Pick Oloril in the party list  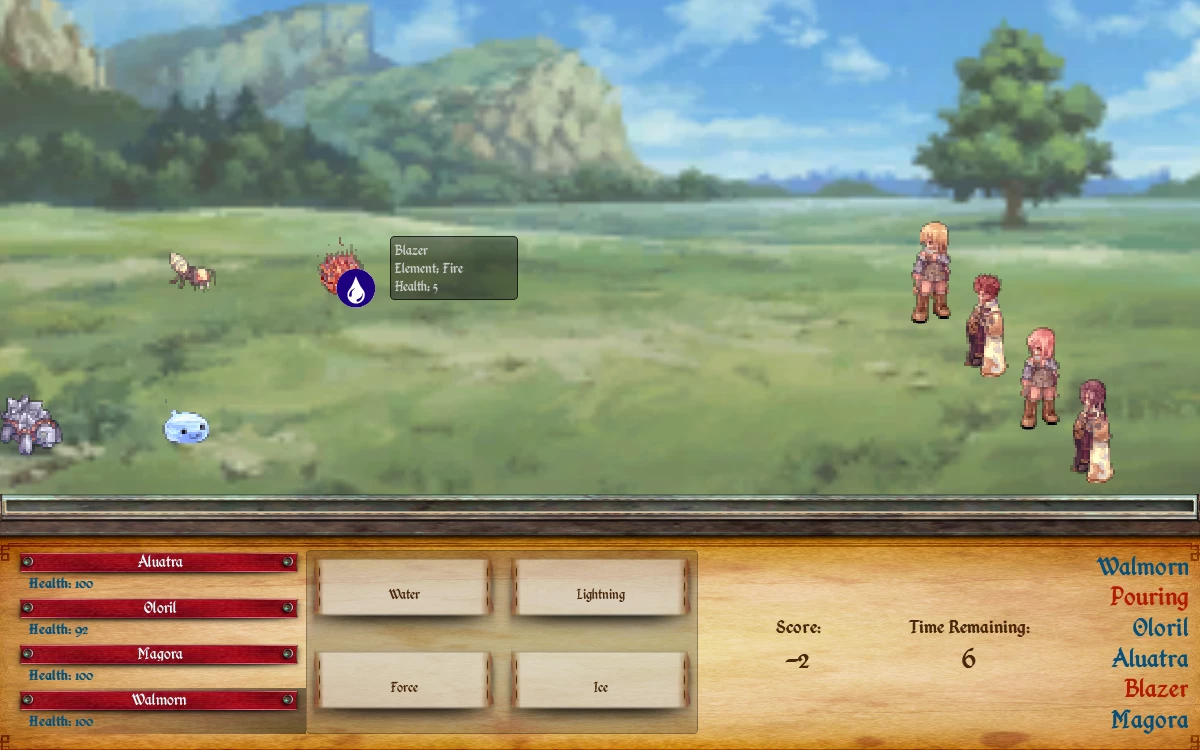pos(159,608)
